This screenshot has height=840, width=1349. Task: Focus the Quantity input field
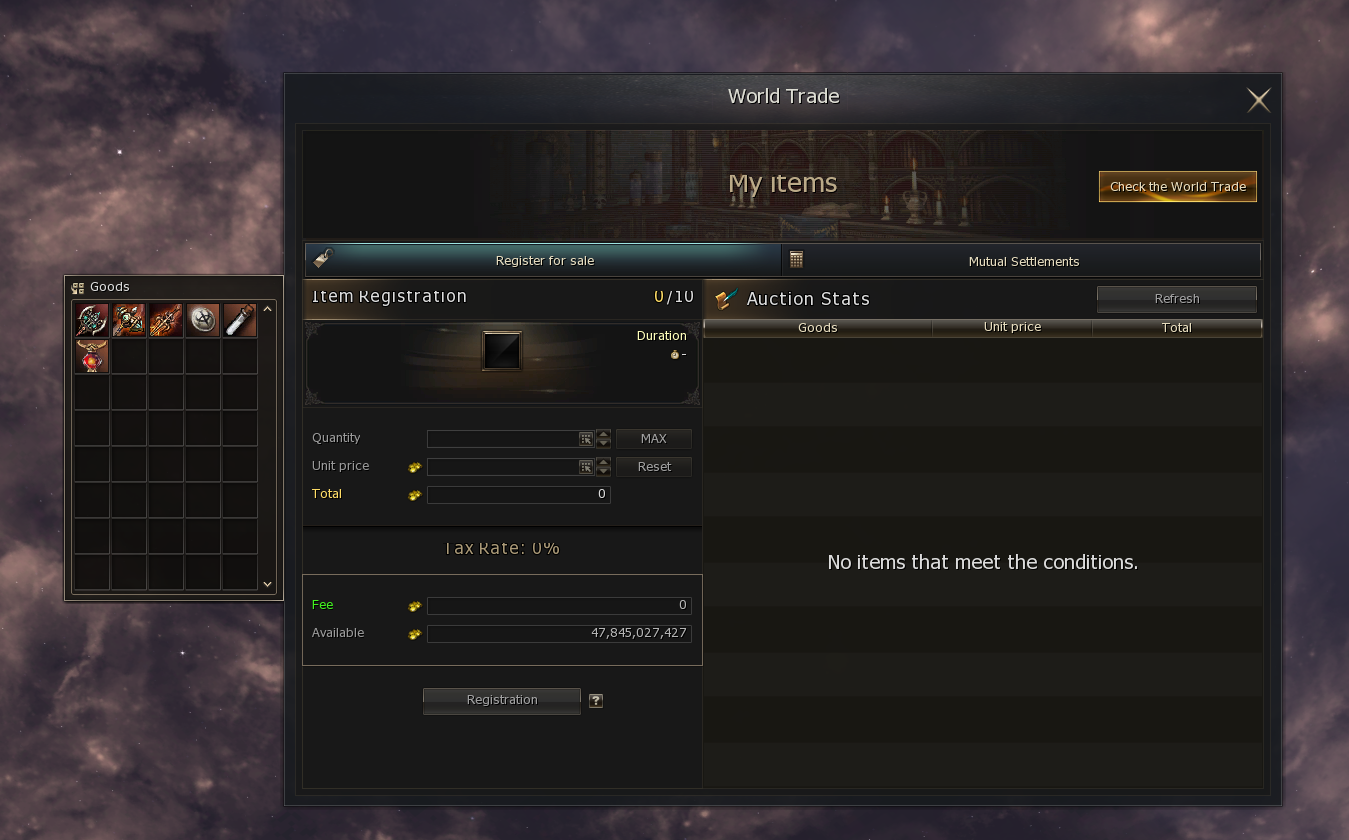(502, 438)
